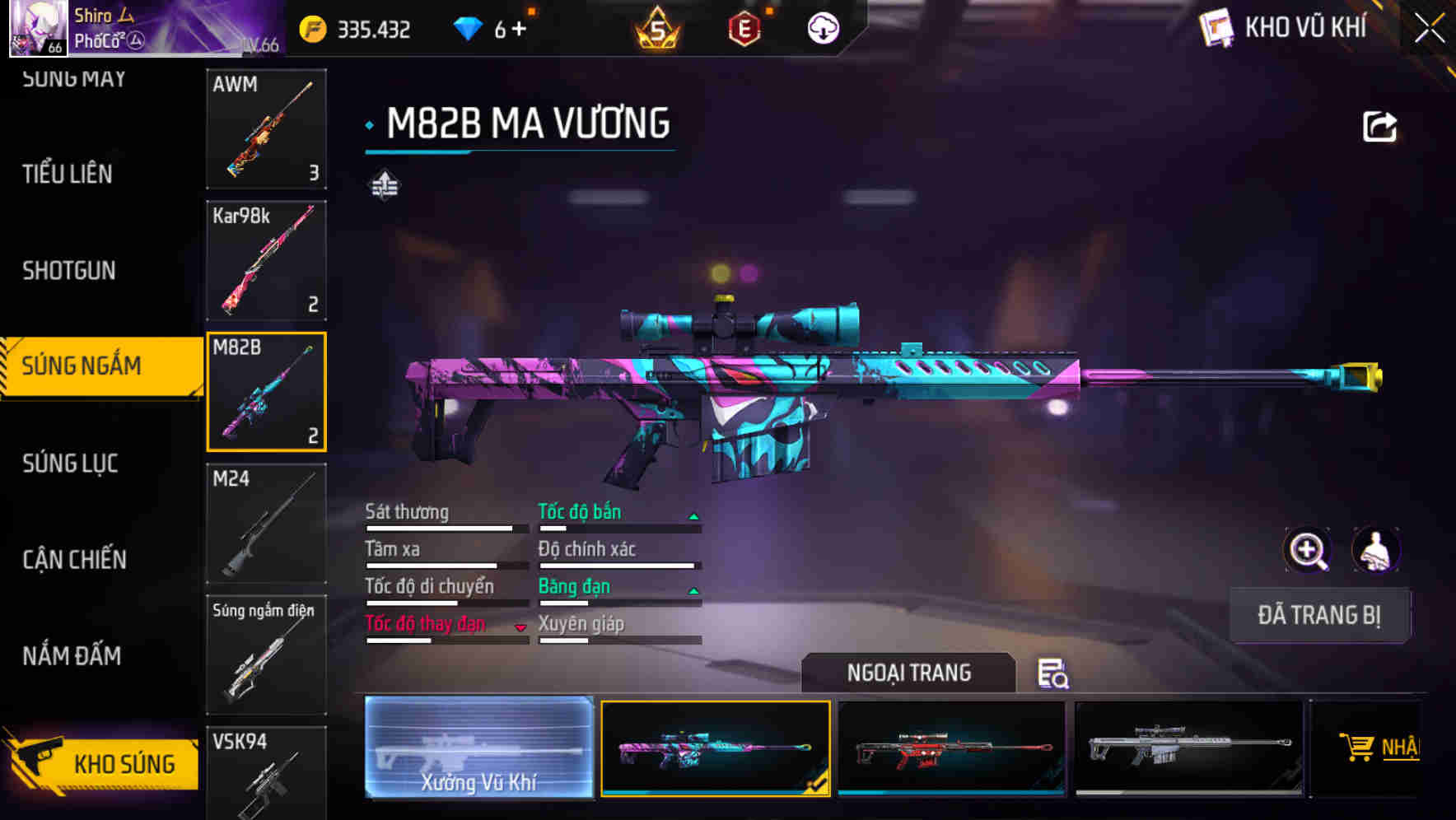This screenshot has width=1456, height=820.
Task: Toggle the green arrow on Băng đạn stat
Action: coord(694,589)
